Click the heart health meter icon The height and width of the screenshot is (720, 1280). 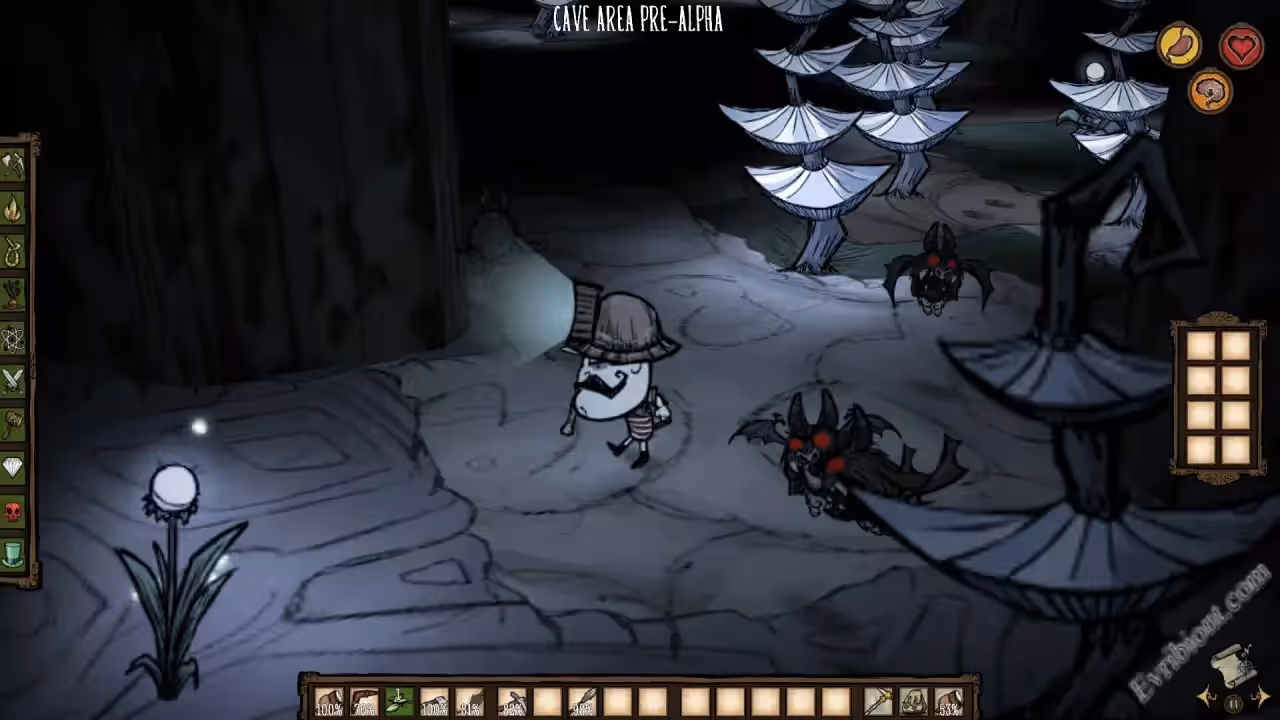[1241, 46]
